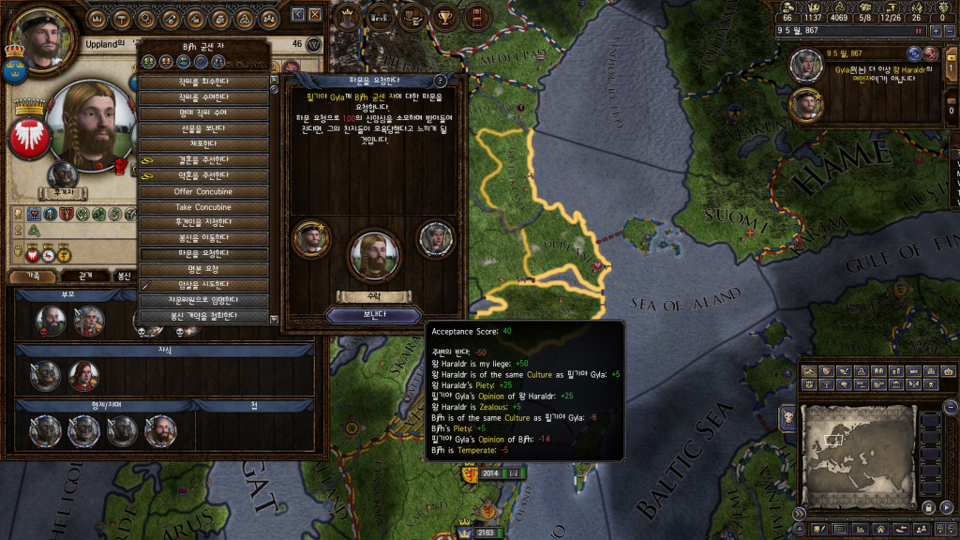960x540 pixels.
Task: Open the trophy icon in the top bar
Action: pyautogui.click(x=443, y=16)
